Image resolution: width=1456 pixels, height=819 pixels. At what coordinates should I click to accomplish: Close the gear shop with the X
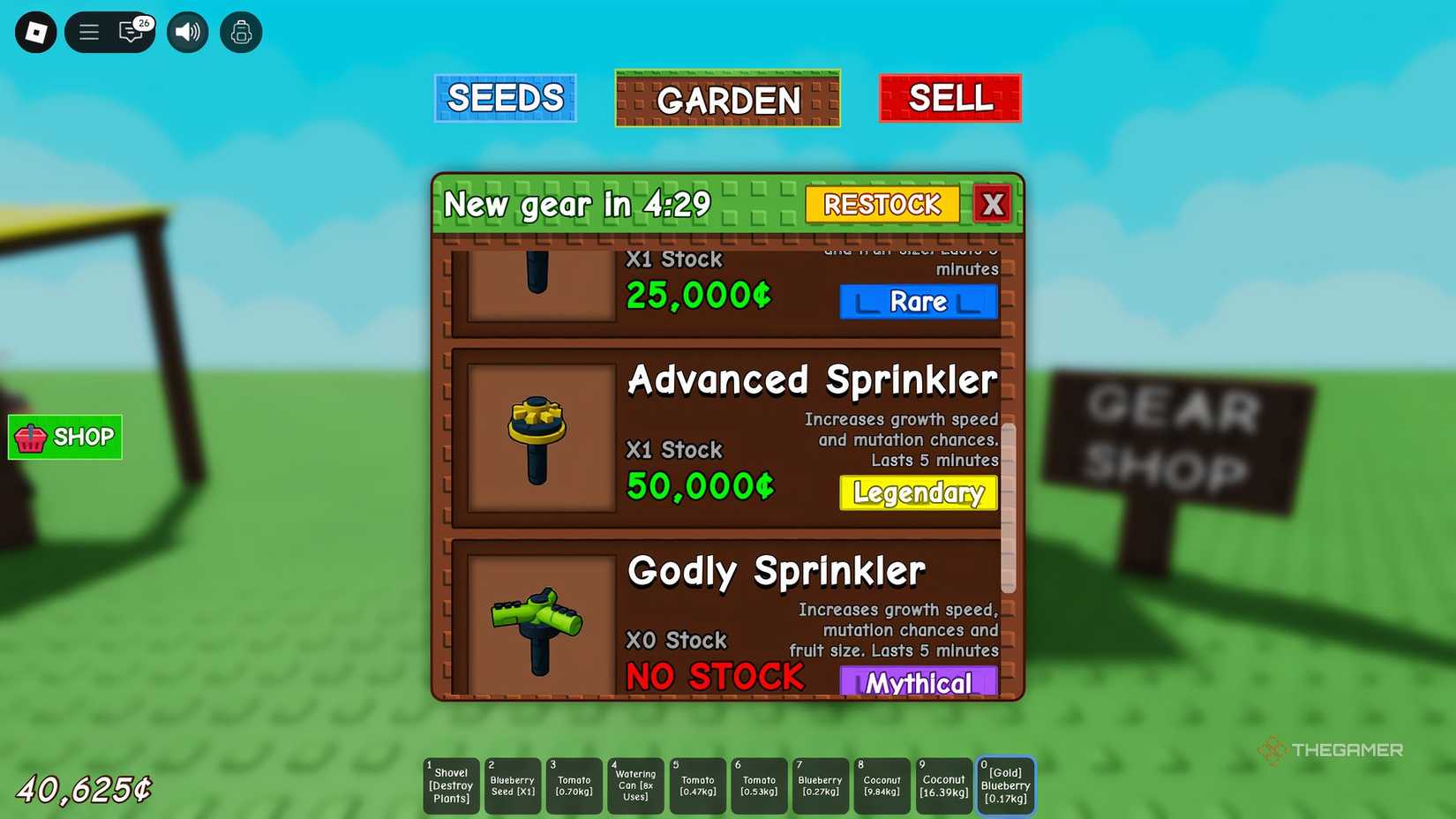(x=994, y=204)
